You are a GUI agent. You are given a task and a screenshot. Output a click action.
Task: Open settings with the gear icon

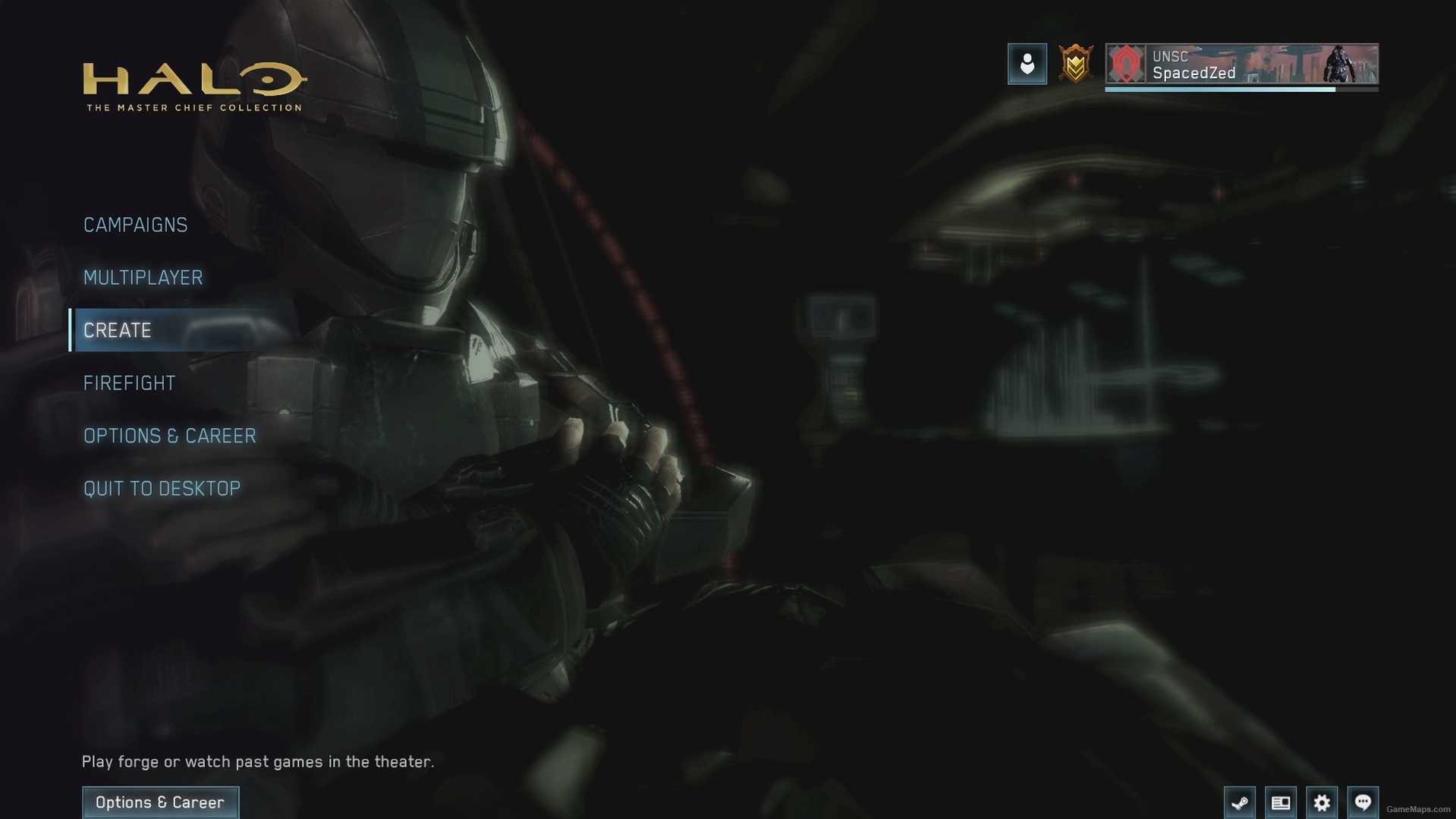[1322, 802]
